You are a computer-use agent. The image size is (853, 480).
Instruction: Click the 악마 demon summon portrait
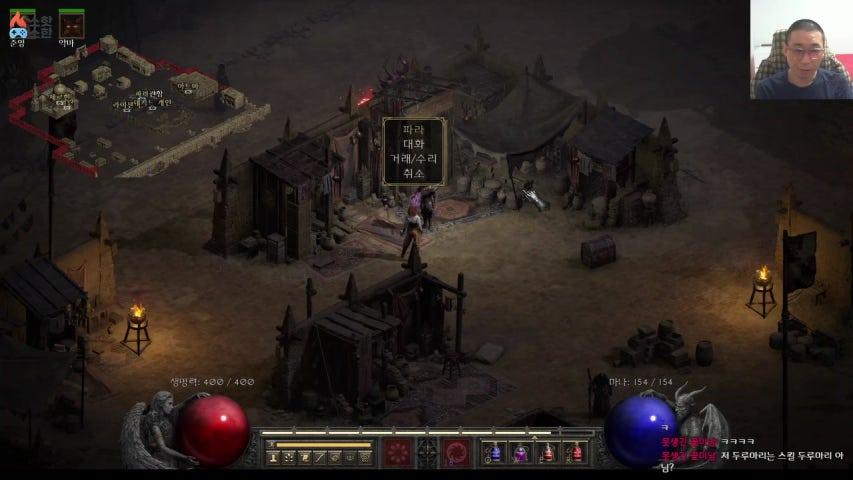pyautogui.click(x=69, y=24)
